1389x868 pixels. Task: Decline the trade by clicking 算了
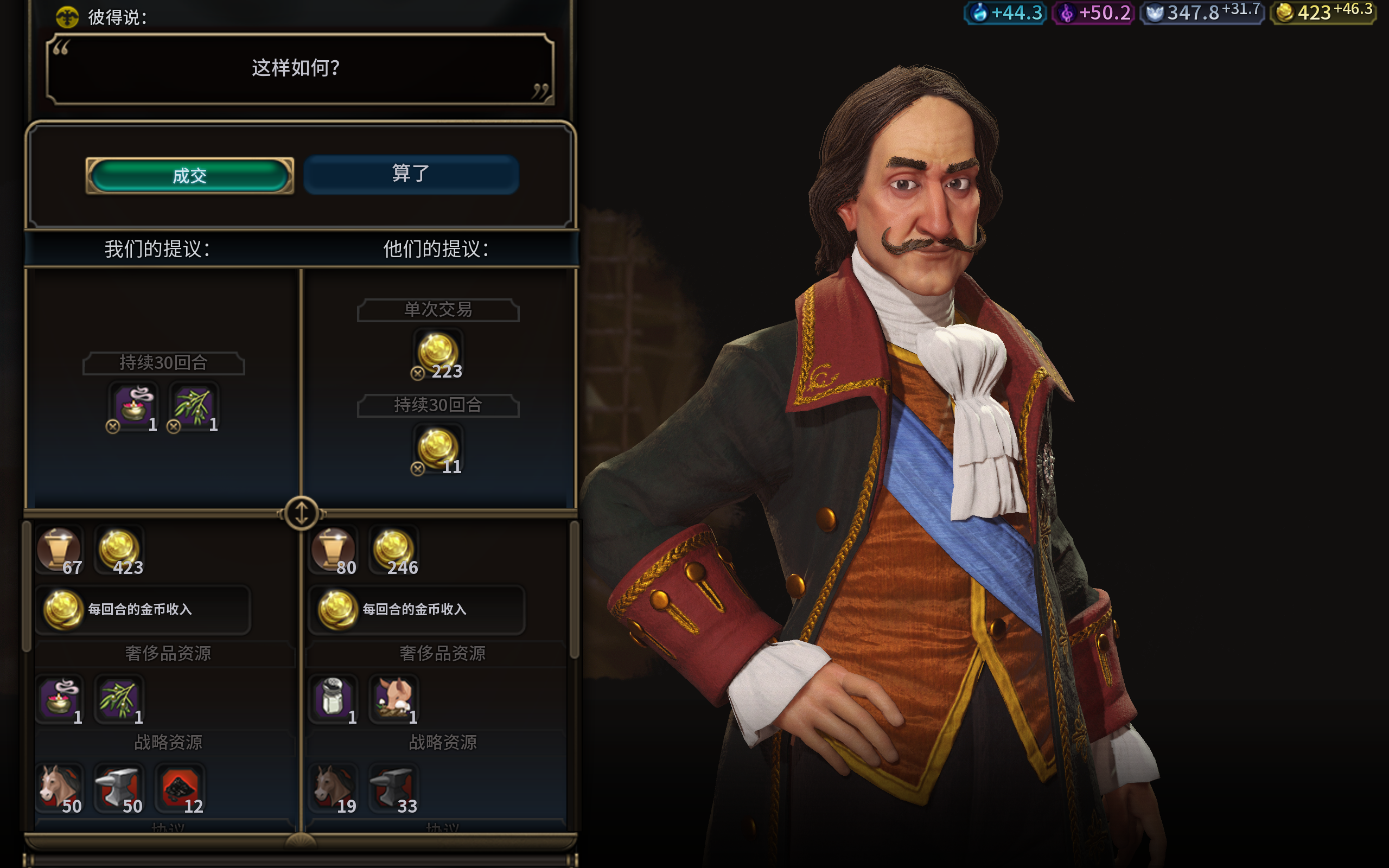411,174
